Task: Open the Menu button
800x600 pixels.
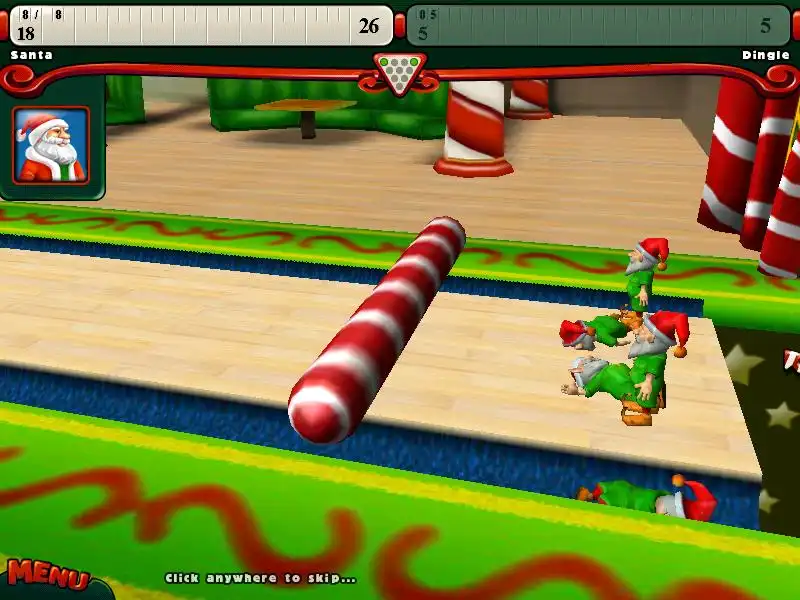Action: pyautogui.click(x=47, y=576)
